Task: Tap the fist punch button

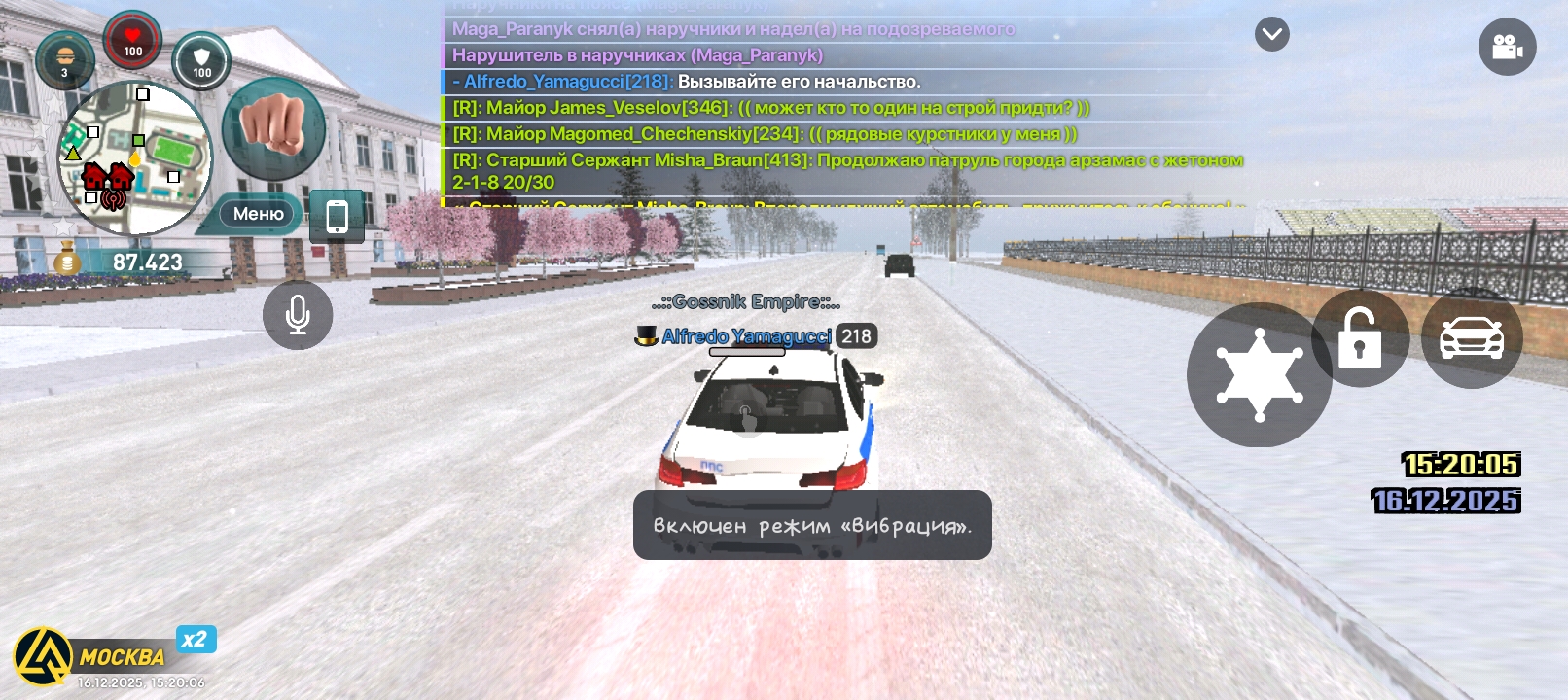Action: click(x=273, y=127)
